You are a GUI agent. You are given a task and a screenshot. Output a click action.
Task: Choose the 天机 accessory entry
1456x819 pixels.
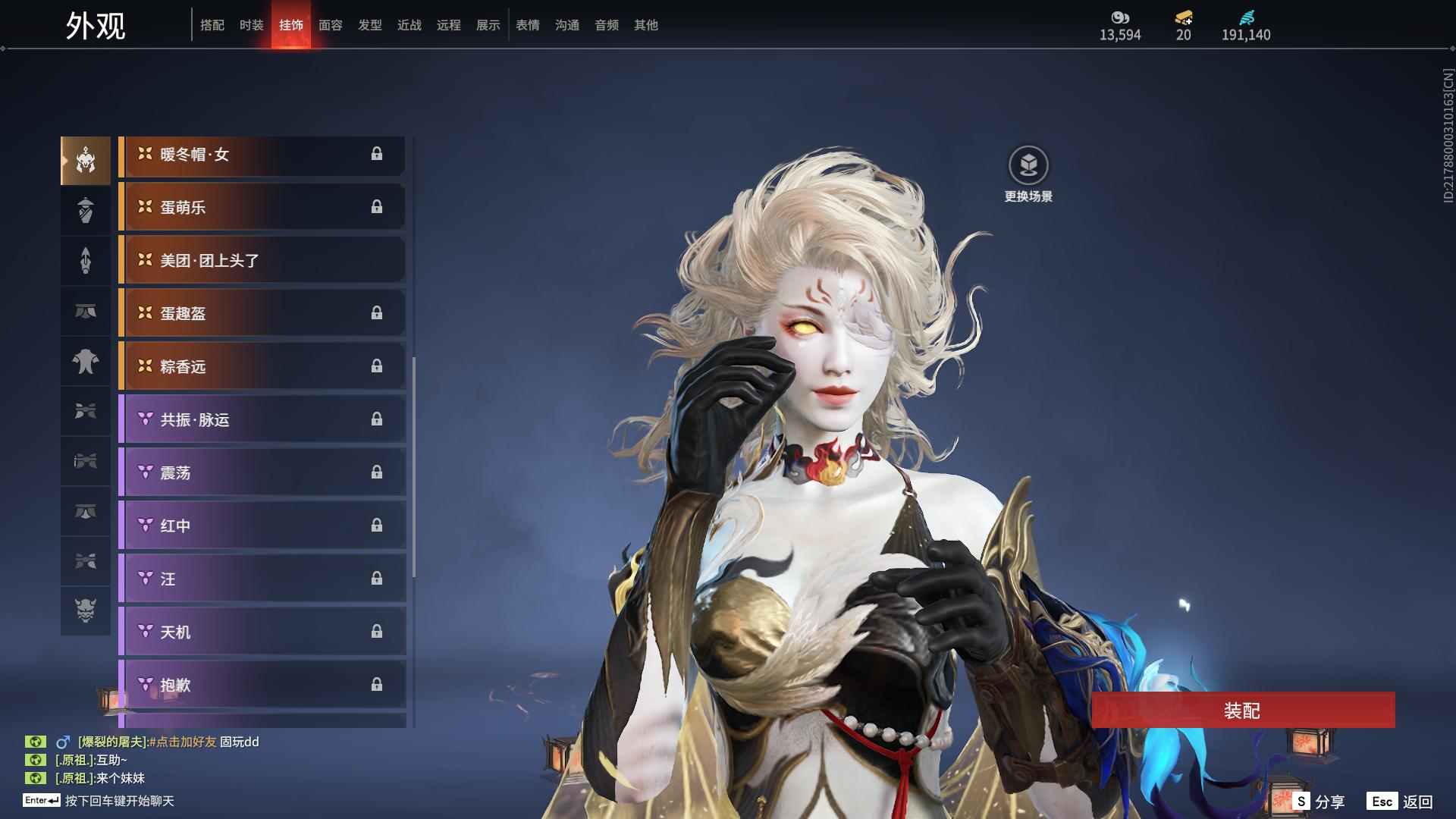(262, 632)
